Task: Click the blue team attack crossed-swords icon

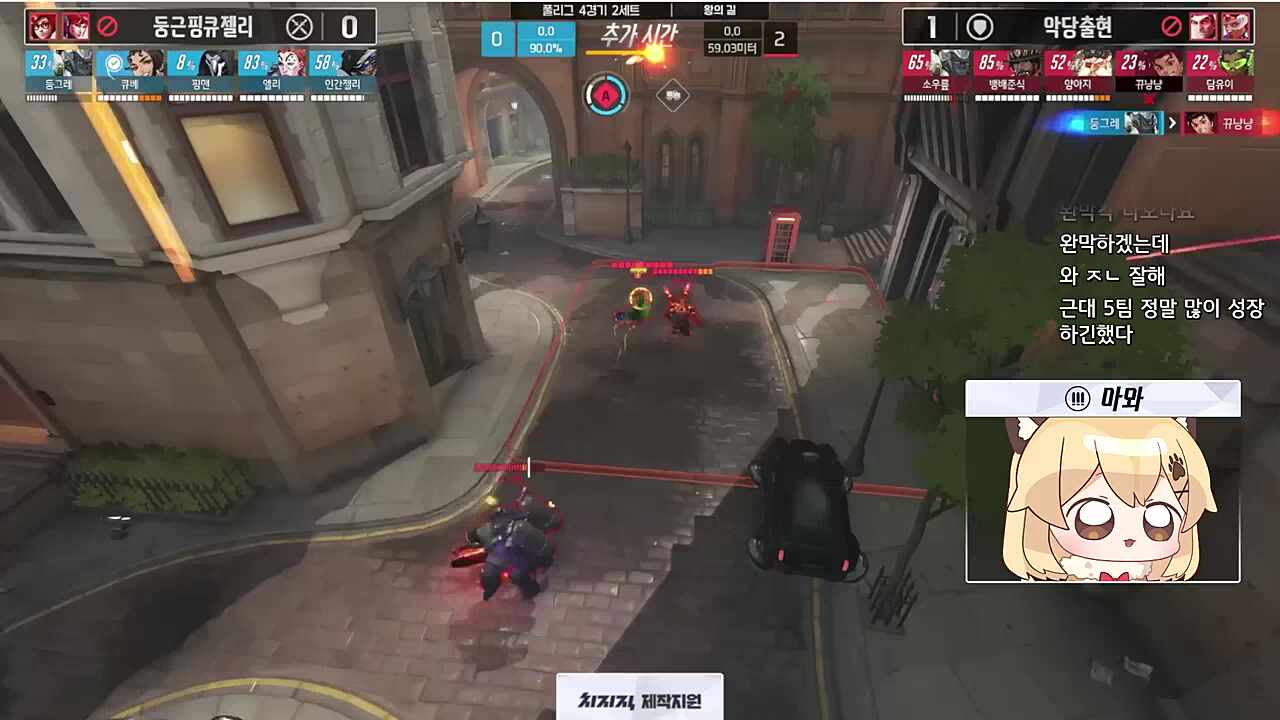Action: (299, 27)
